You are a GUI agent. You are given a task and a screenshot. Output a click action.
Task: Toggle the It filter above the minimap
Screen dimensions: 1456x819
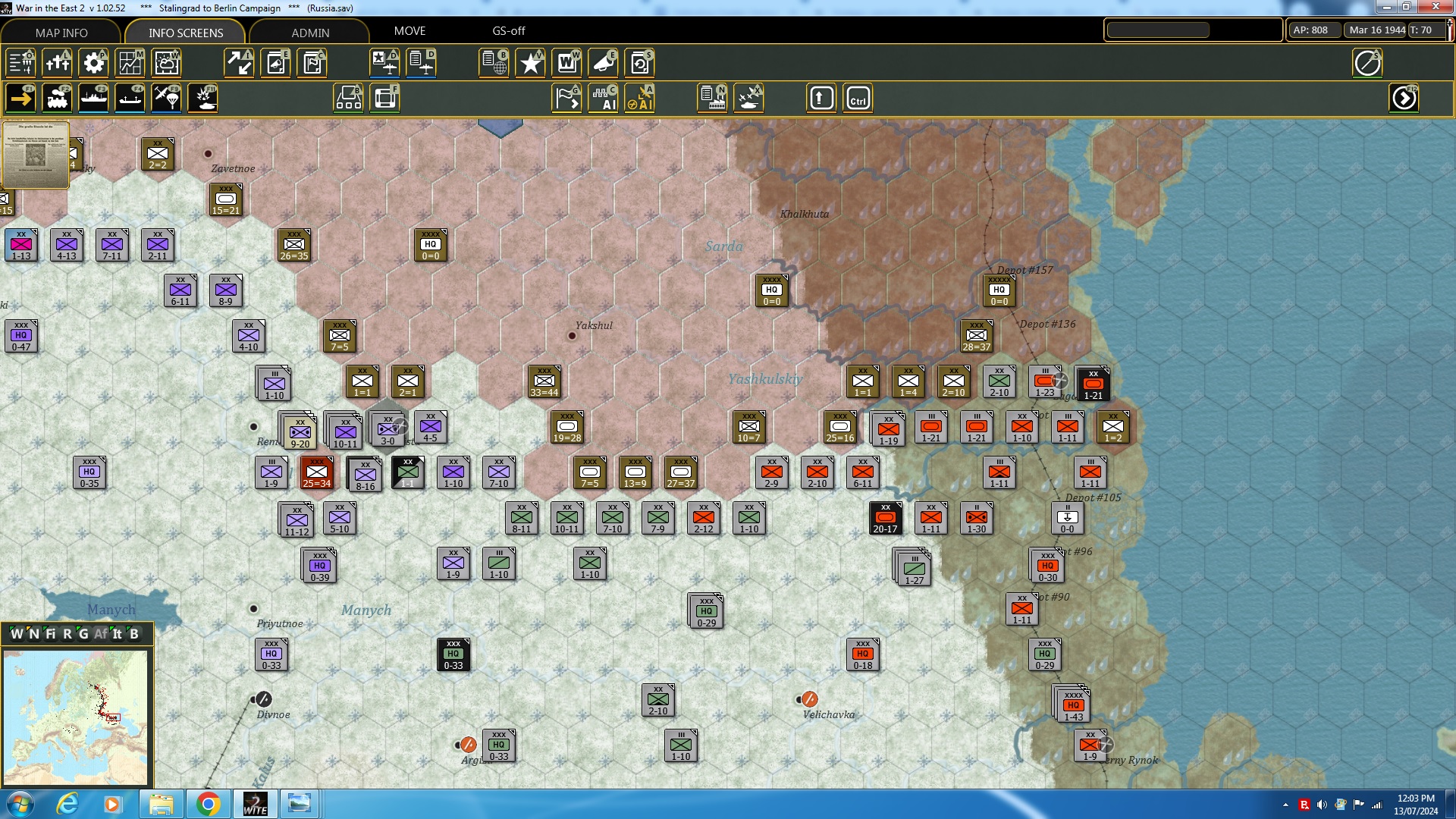point(118,634)
